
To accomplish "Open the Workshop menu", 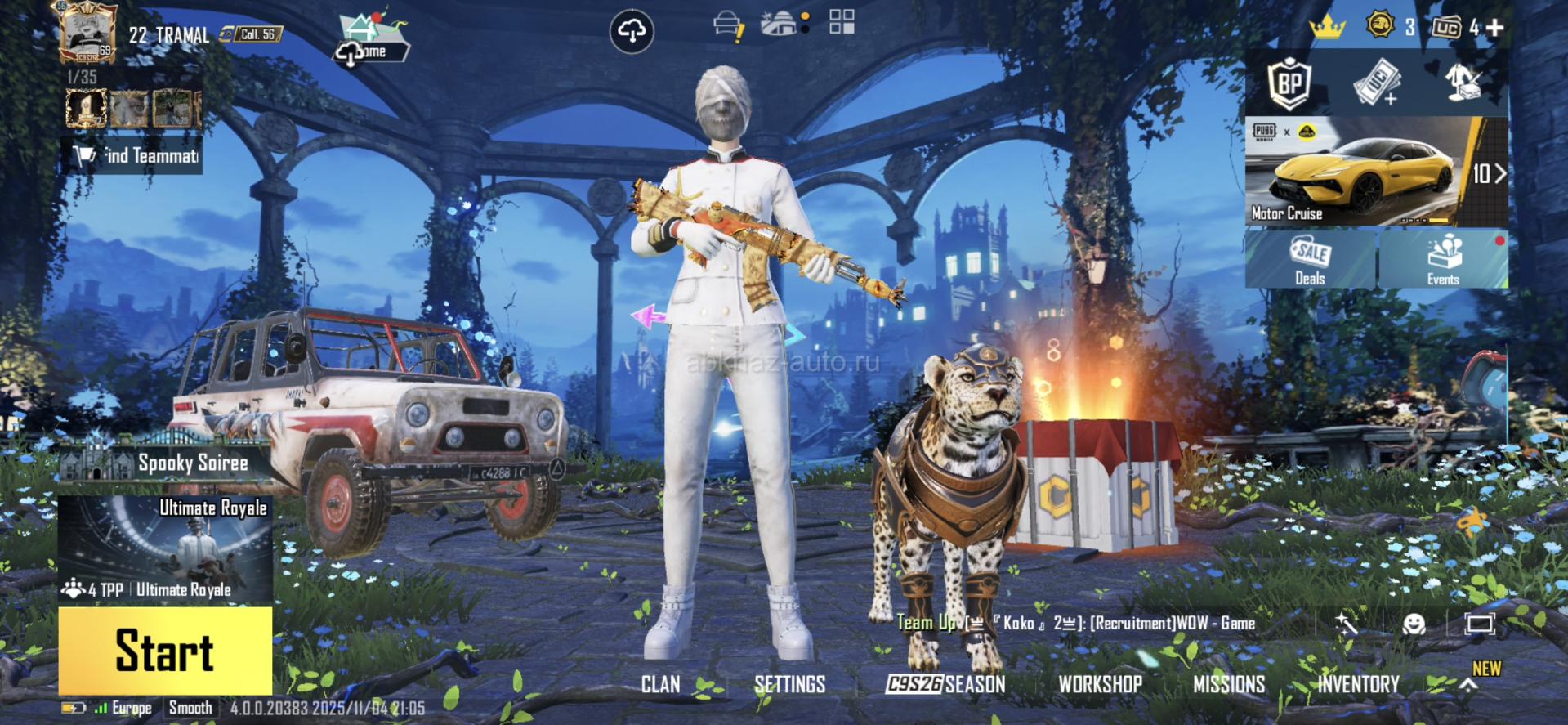I will tap(1100, 684).
